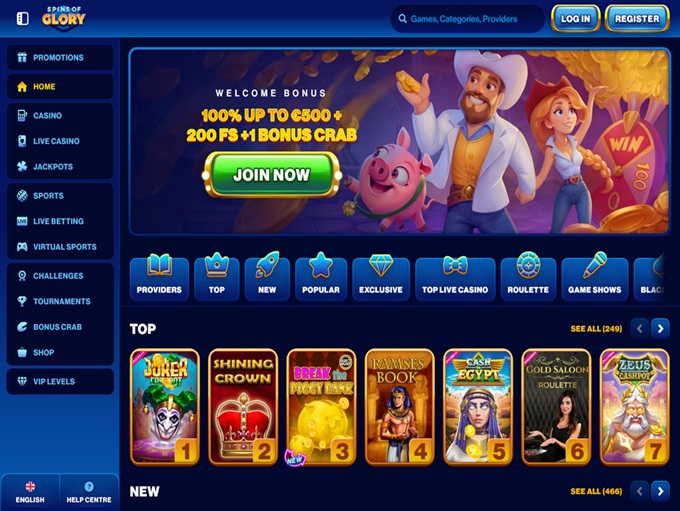The height and width of the screenshot is (511, 680).
Task: Focus the games search field
Action: tap(468, 19)
